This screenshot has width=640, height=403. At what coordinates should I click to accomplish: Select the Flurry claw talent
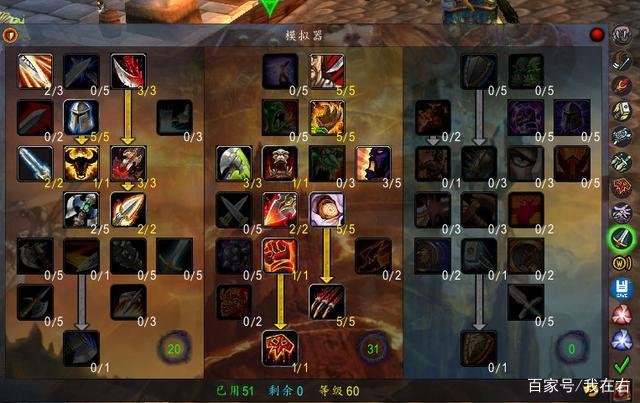click(x=327, y=300)
